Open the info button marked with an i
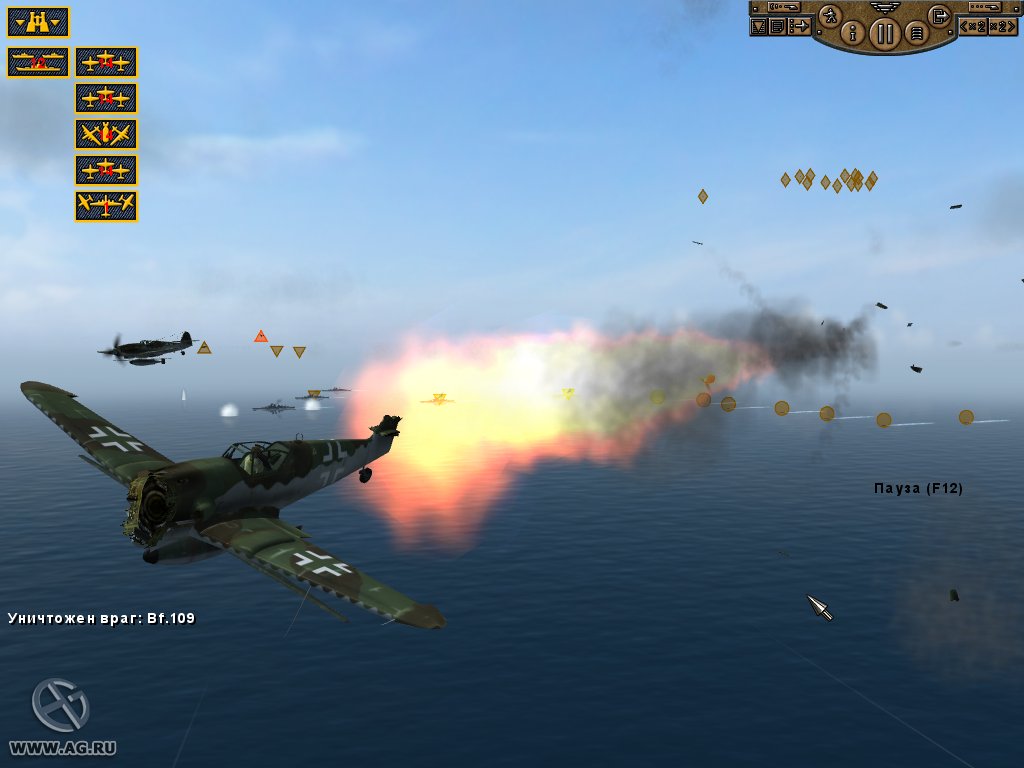Screen dimensions: 1024x768 tap(853, 33)
